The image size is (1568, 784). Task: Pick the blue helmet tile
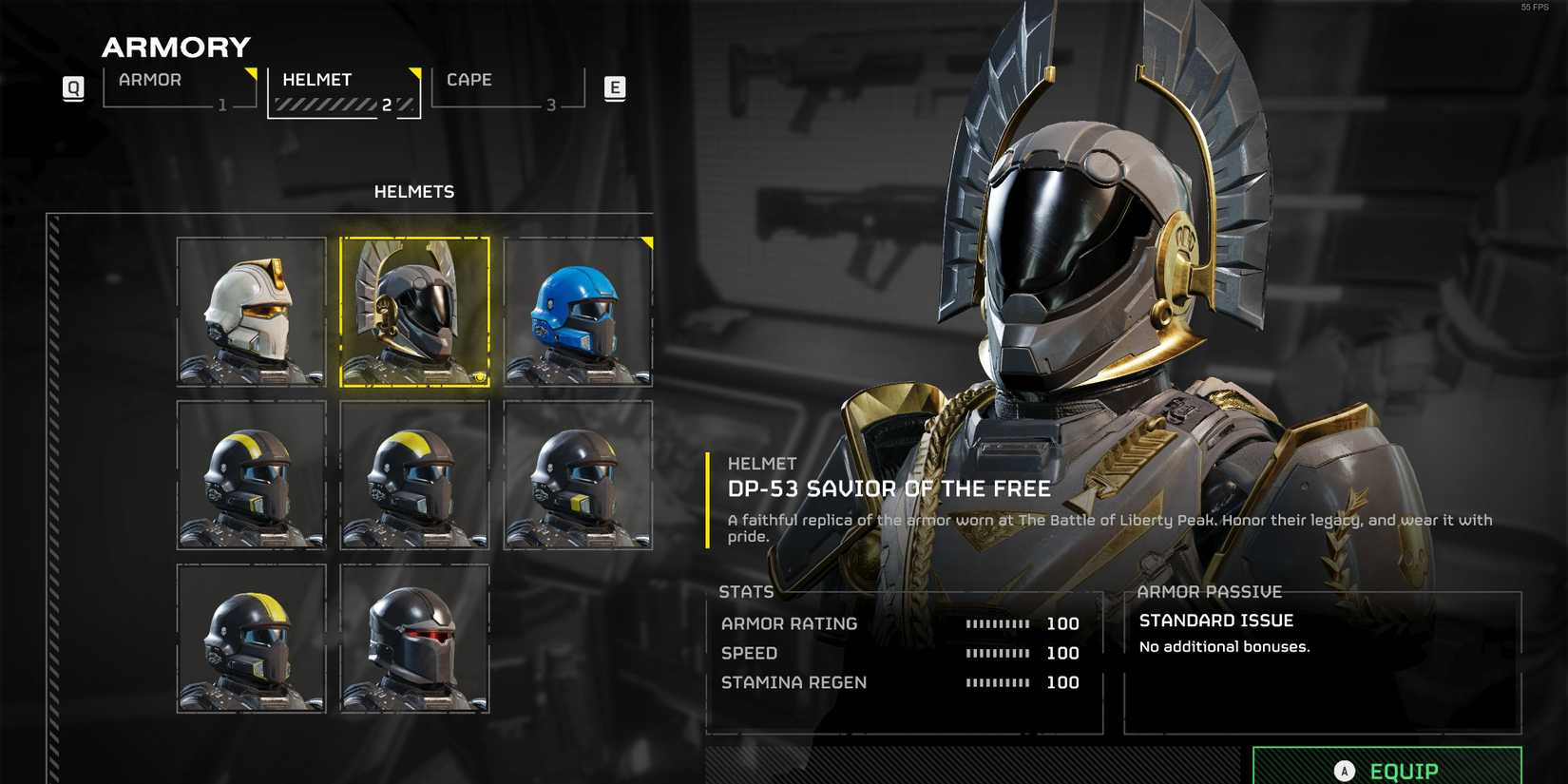pos(578,312)
